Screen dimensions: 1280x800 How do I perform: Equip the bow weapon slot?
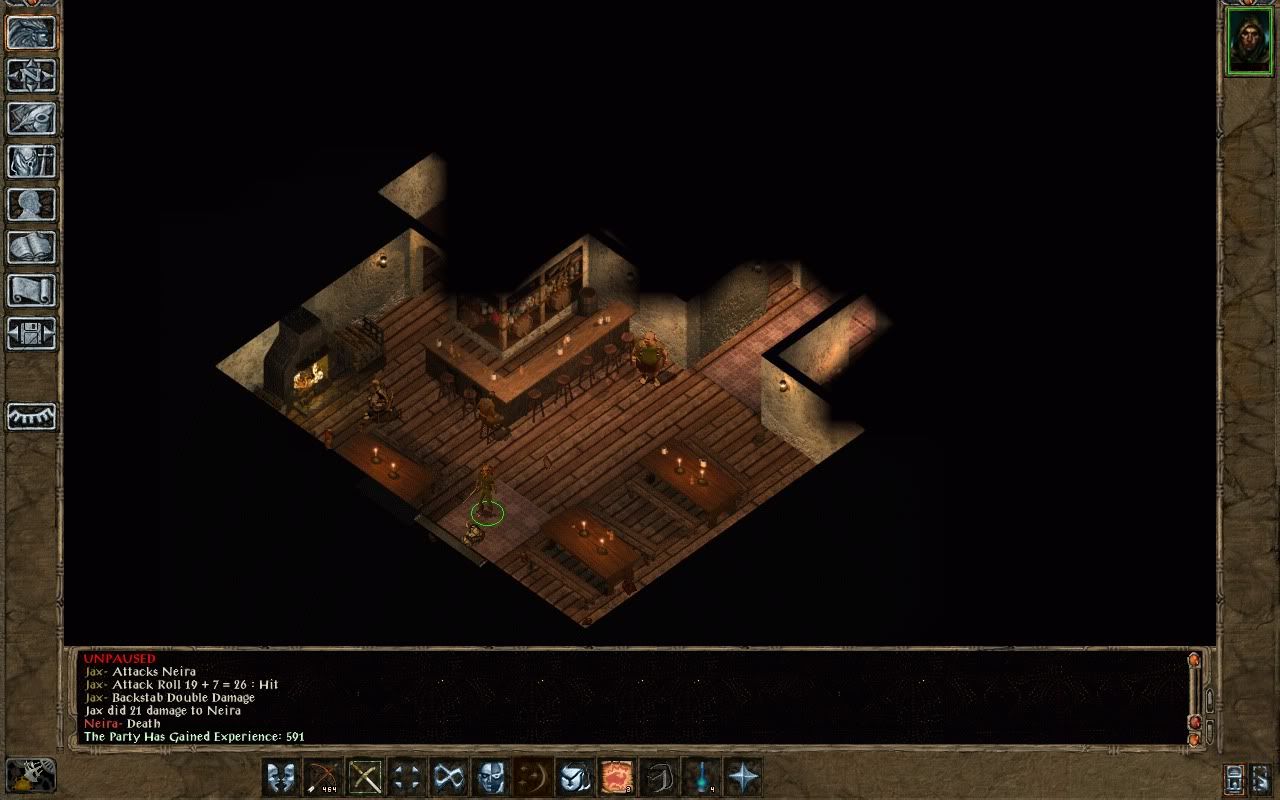point(323,777)
